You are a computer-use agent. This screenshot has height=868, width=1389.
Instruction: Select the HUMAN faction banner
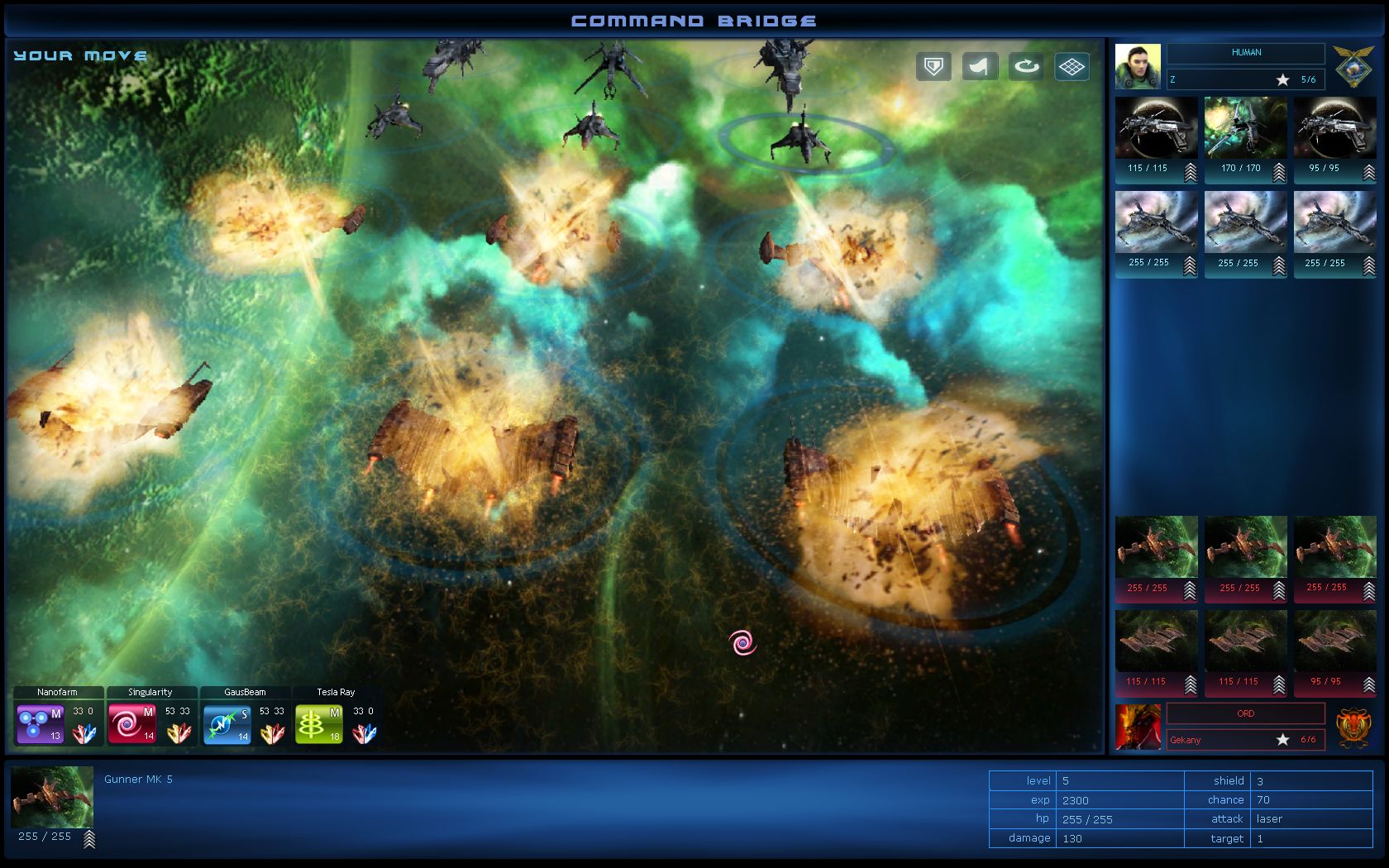click(x=1247, y=53)
